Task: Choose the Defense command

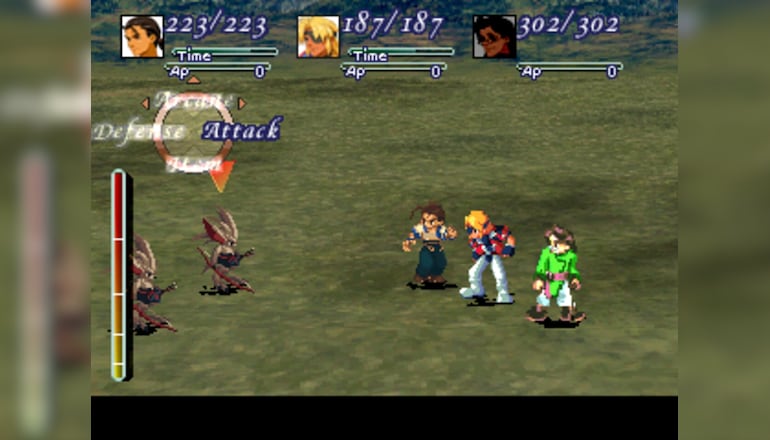Action: (139, 131)
